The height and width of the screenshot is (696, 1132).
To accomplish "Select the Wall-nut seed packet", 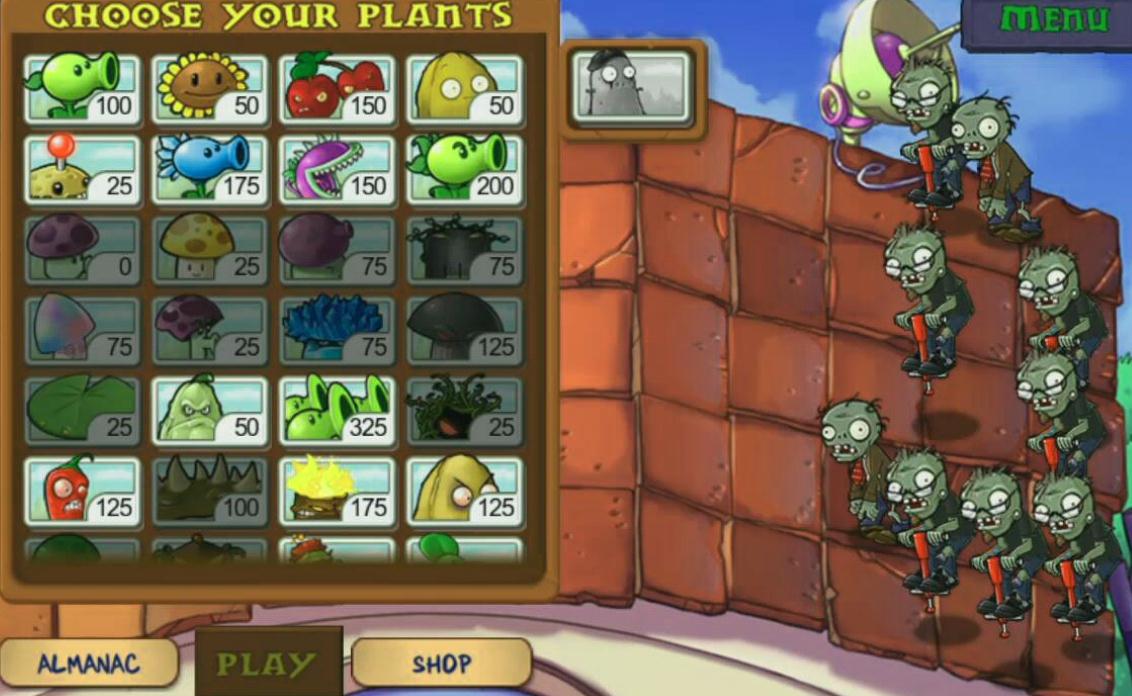I will click(465, 89).
